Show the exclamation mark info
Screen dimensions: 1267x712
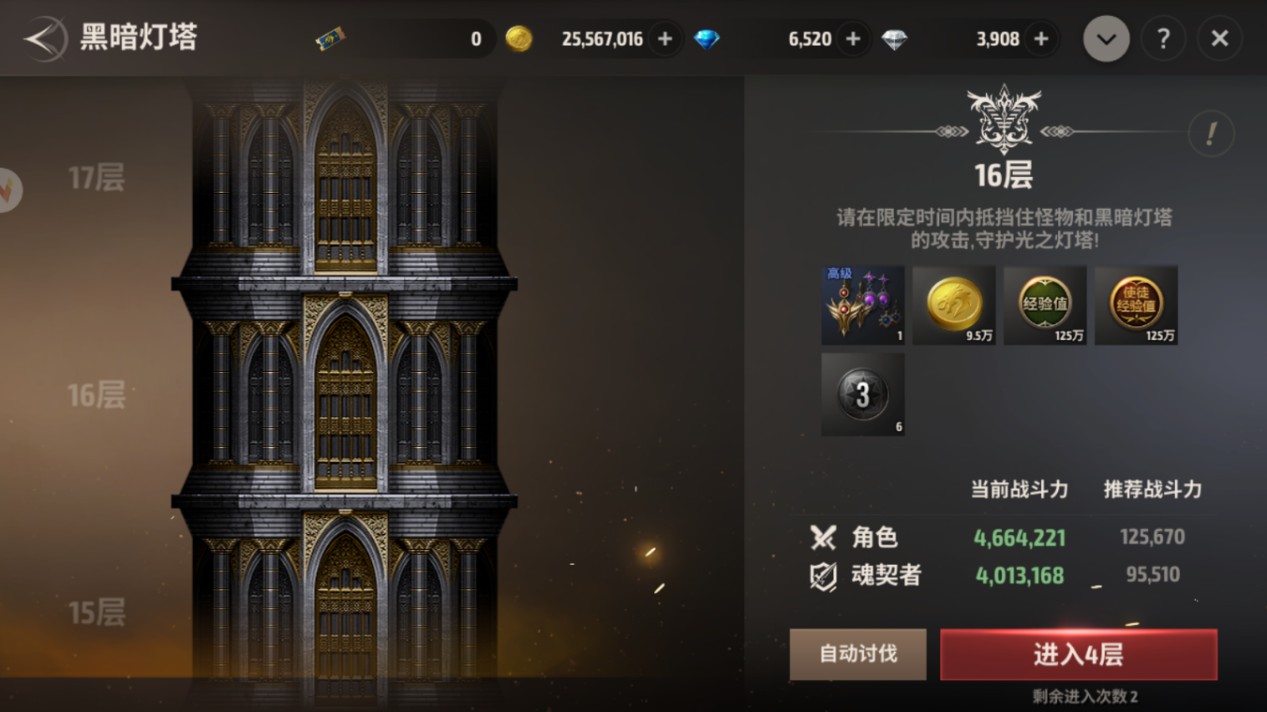(1211, 133)
